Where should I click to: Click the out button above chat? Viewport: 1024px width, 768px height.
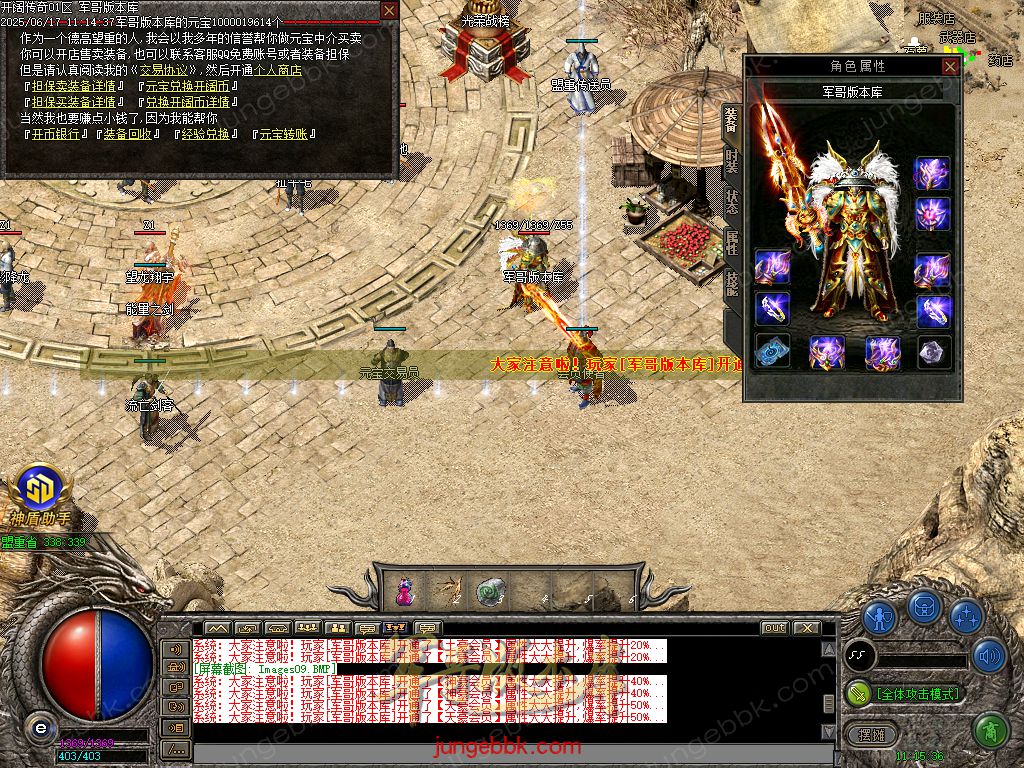pos(774,627)
